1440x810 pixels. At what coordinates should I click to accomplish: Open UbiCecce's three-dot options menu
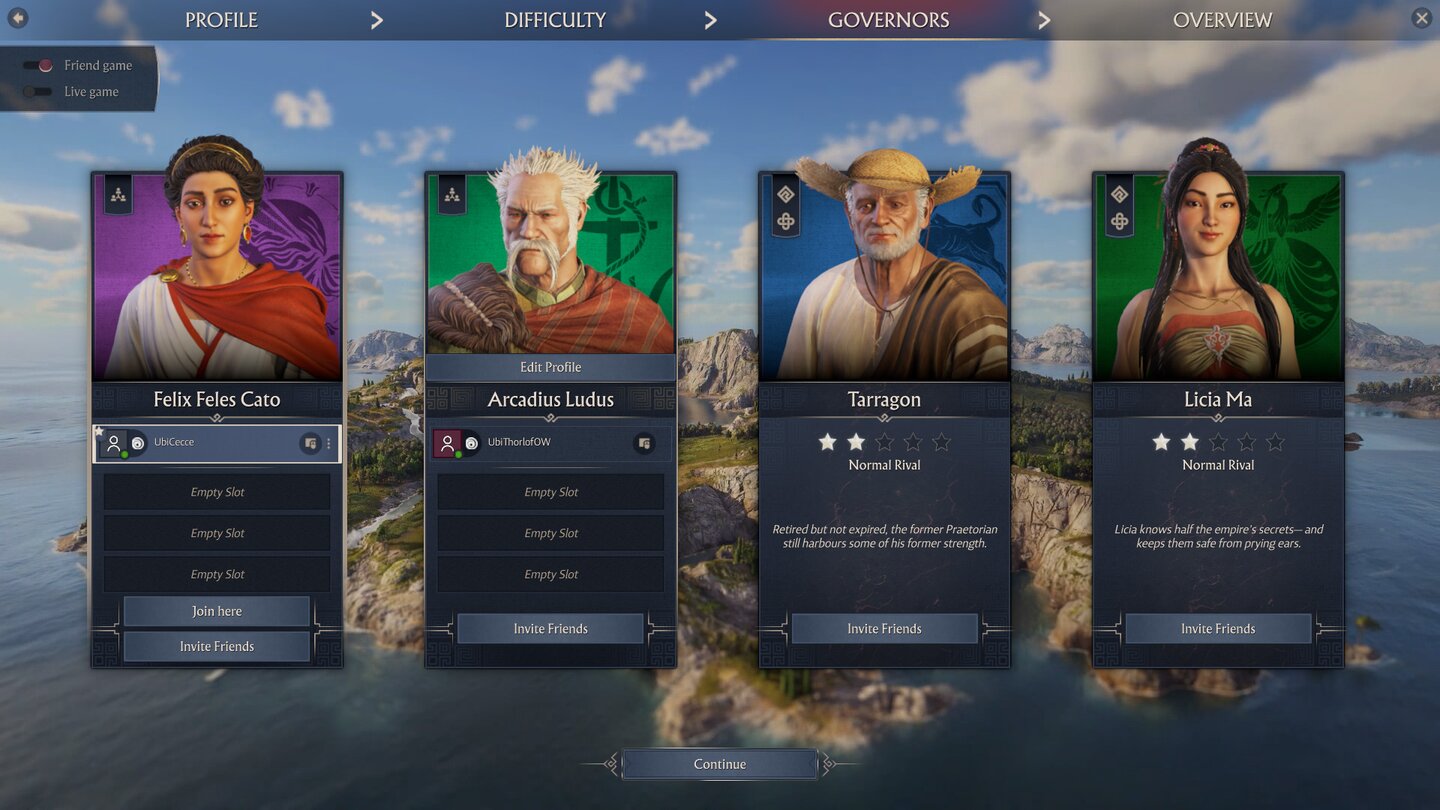click(329, 443)
